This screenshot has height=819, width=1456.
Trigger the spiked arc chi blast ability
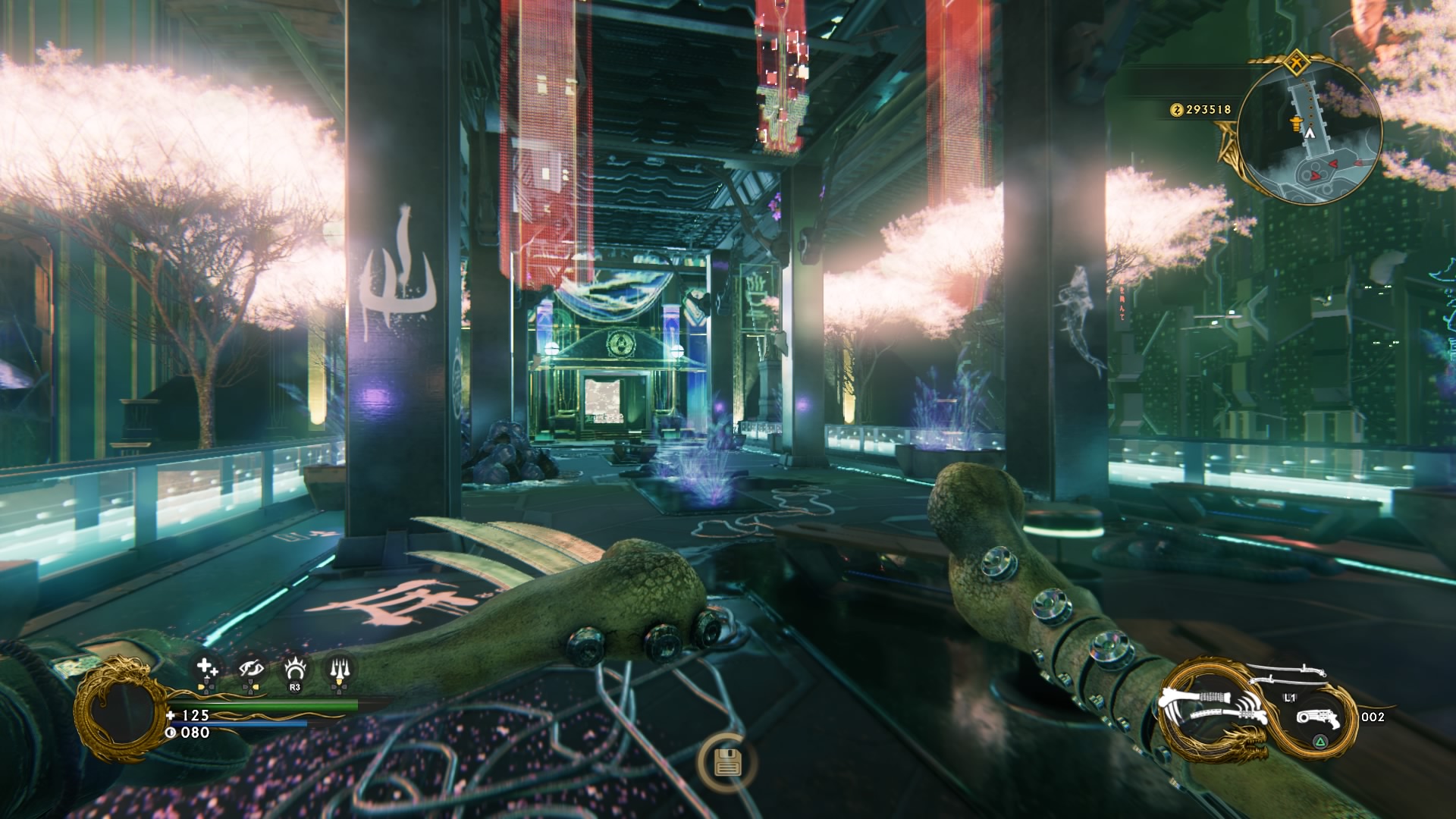click(294, 669)
